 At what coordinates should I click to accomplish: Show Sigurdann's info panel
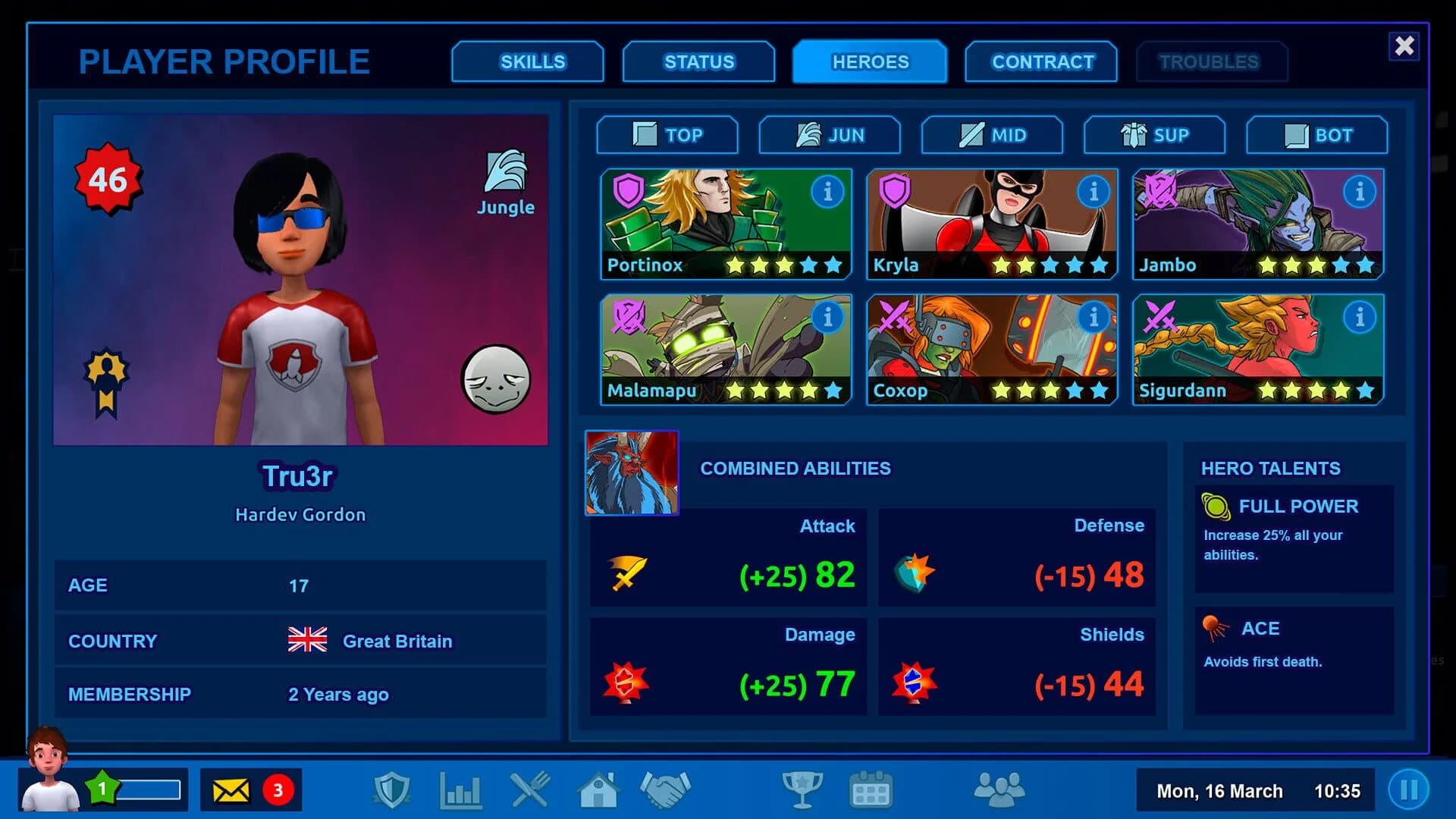point(1361,317)
